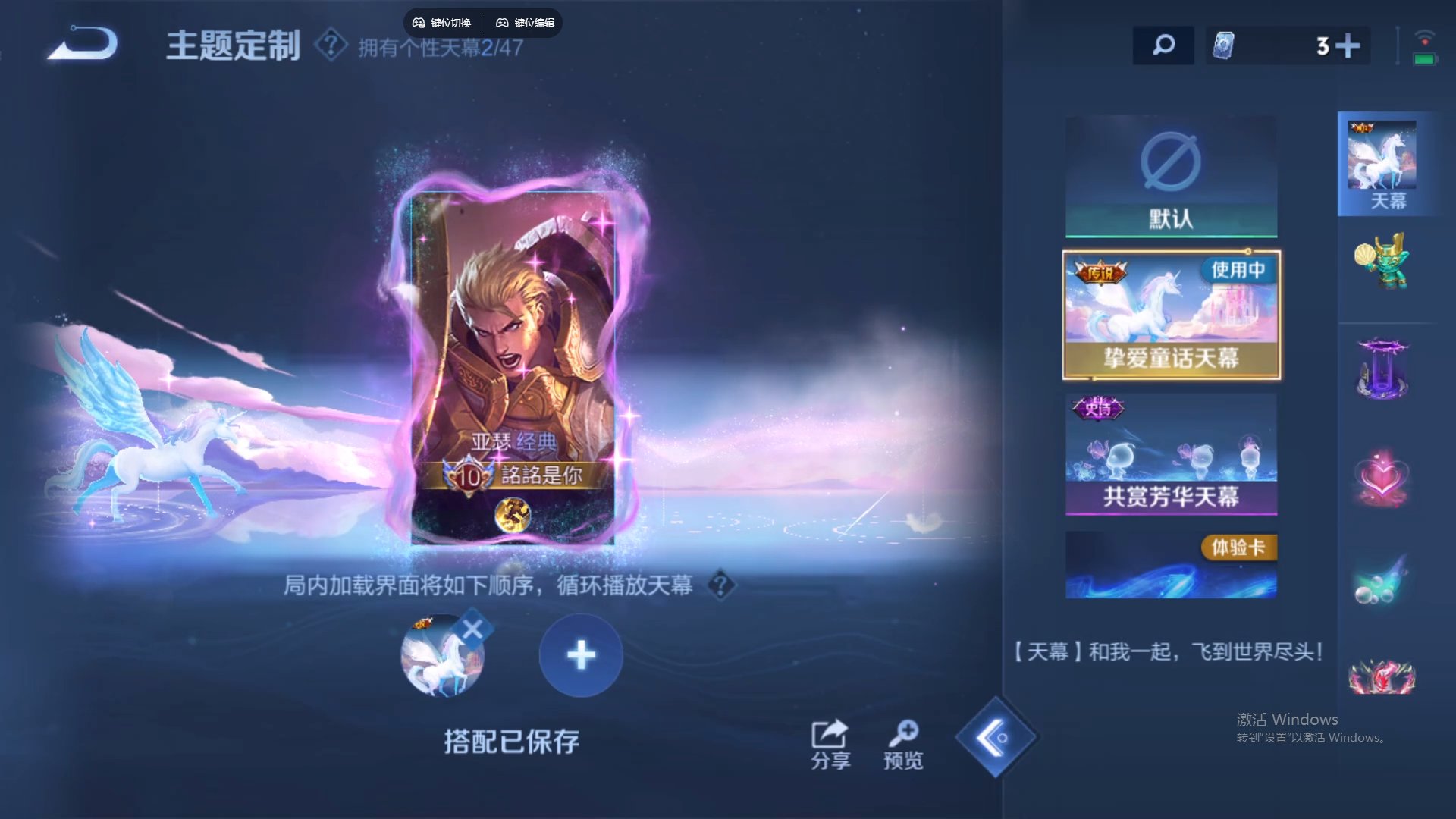1456x819 pixels.
Task: Click the 分享 share button
Action: [x=830, y=743]
